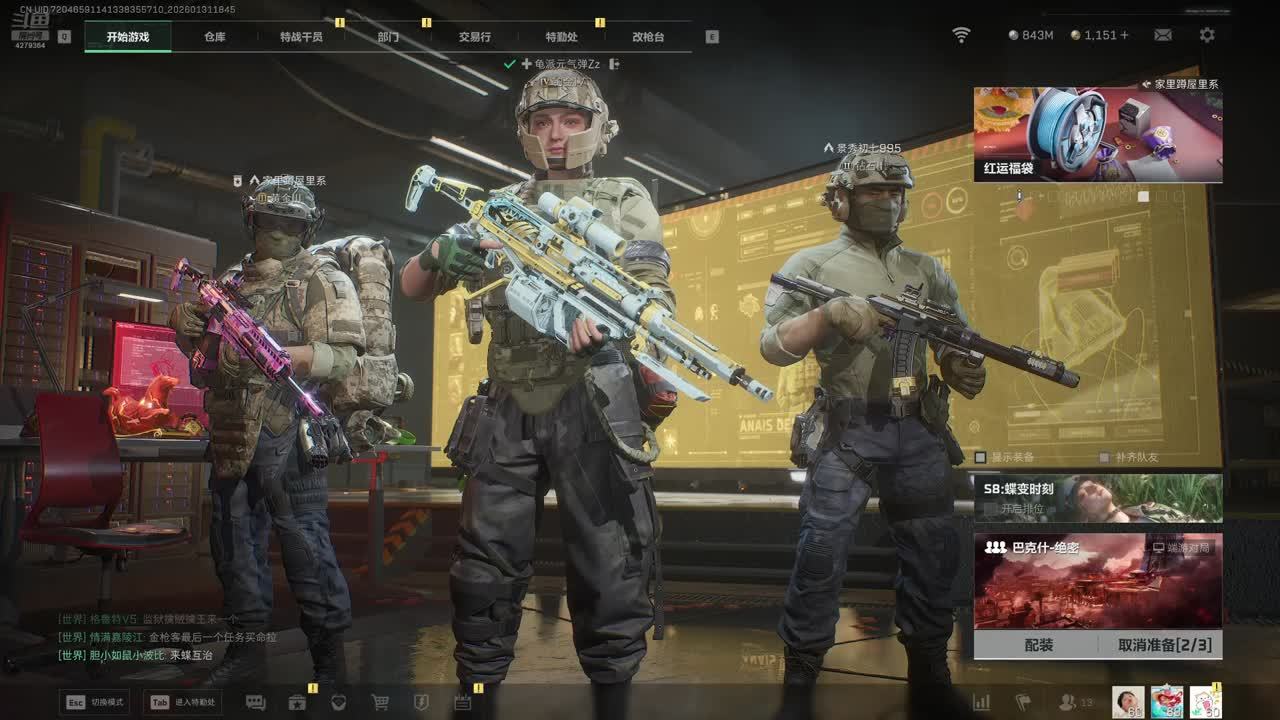
Task: Open the 红运福袋 event banner
Action: 1098,135
